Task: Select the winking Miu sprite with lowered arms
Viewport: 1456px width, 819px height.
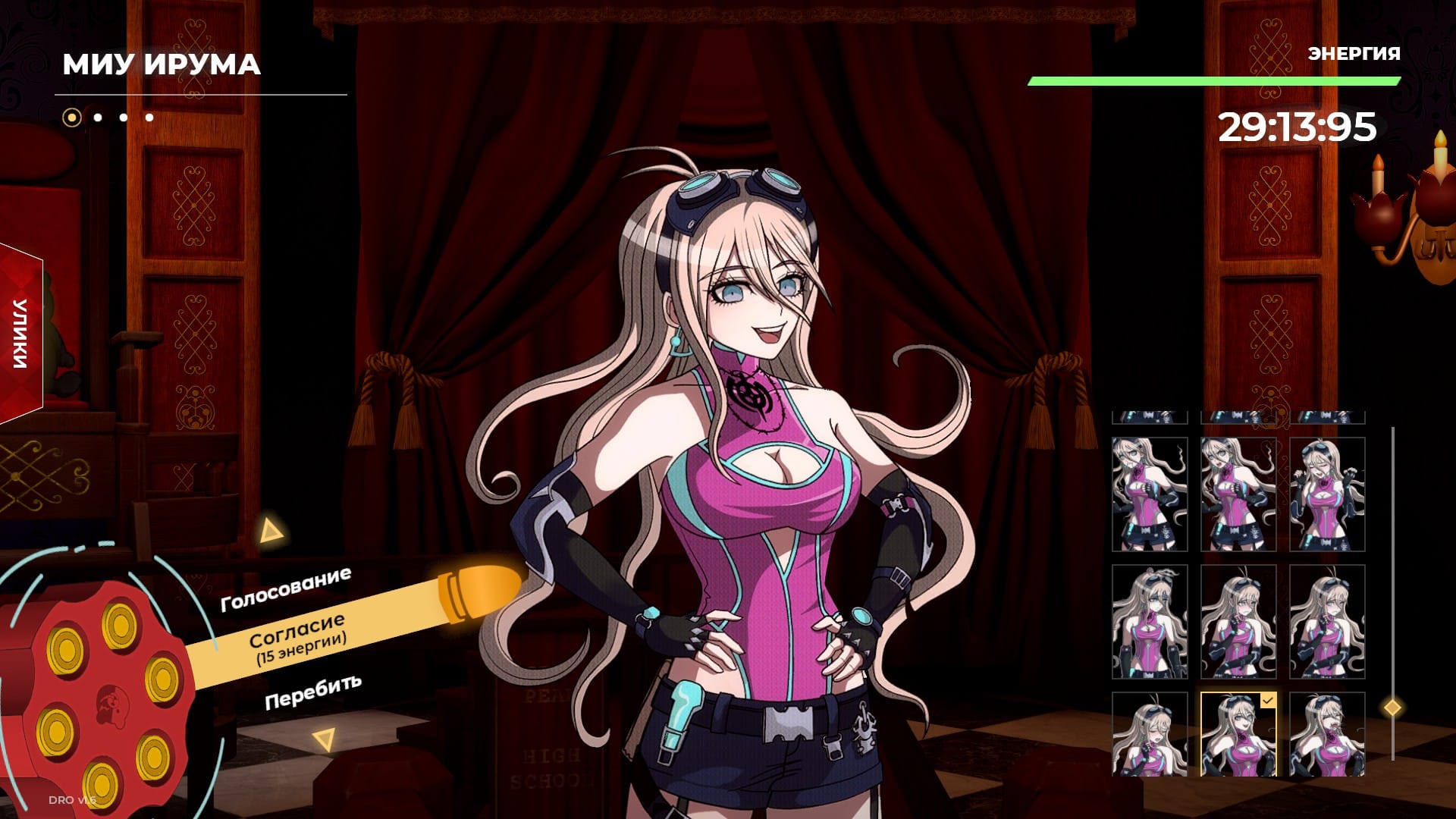Action: click(1150, 622)
